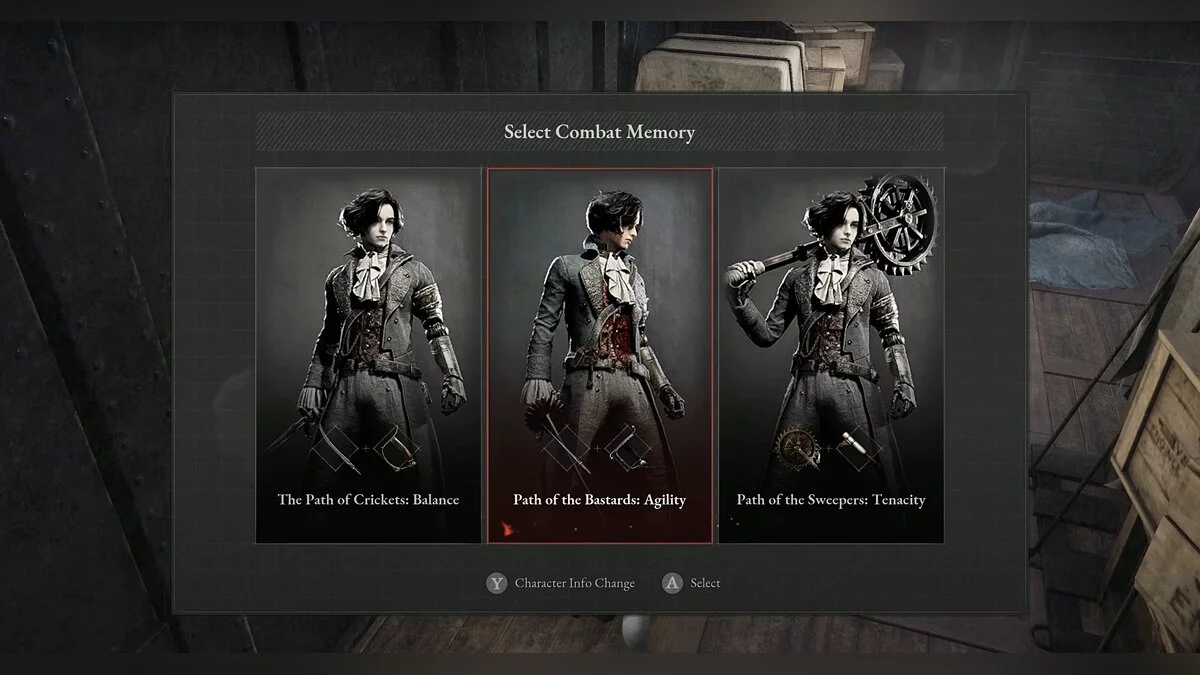Confirm with the Select option
Viewport: 1200px width, 675px height.
tap(692, 583)
